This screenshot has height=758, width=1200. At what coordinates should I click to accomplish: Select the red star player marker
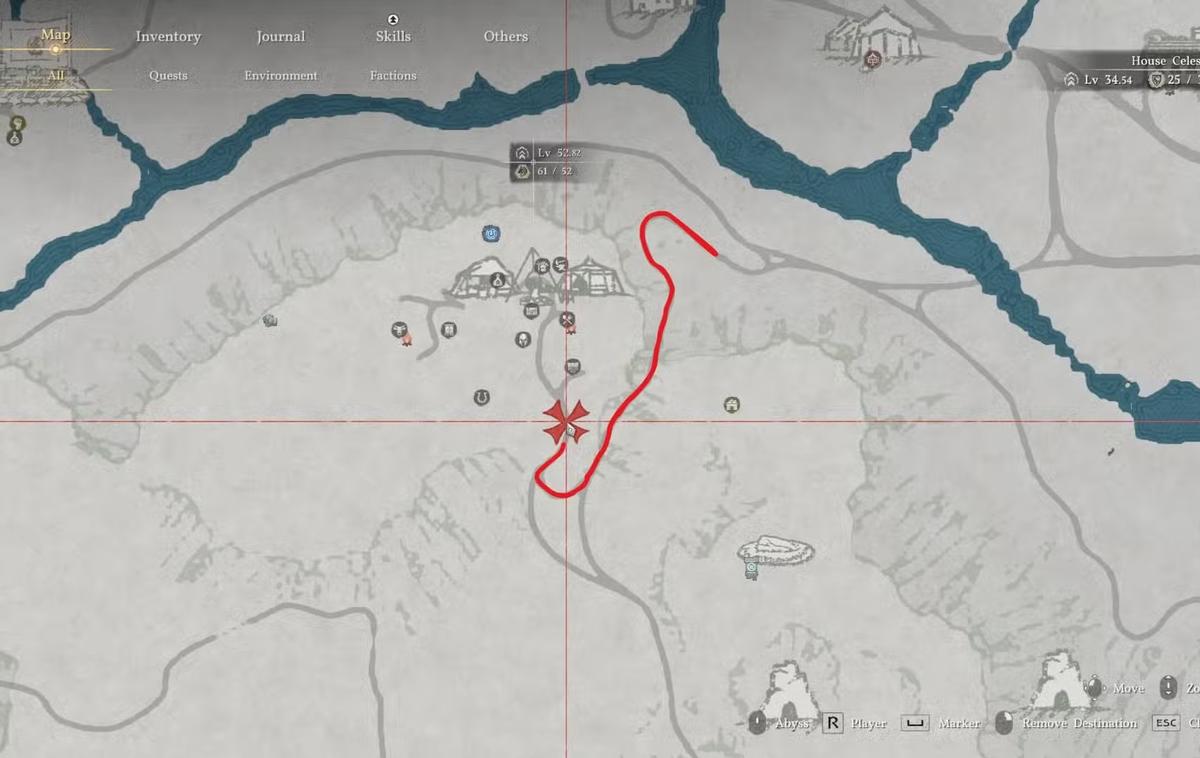tap(567, 421)
